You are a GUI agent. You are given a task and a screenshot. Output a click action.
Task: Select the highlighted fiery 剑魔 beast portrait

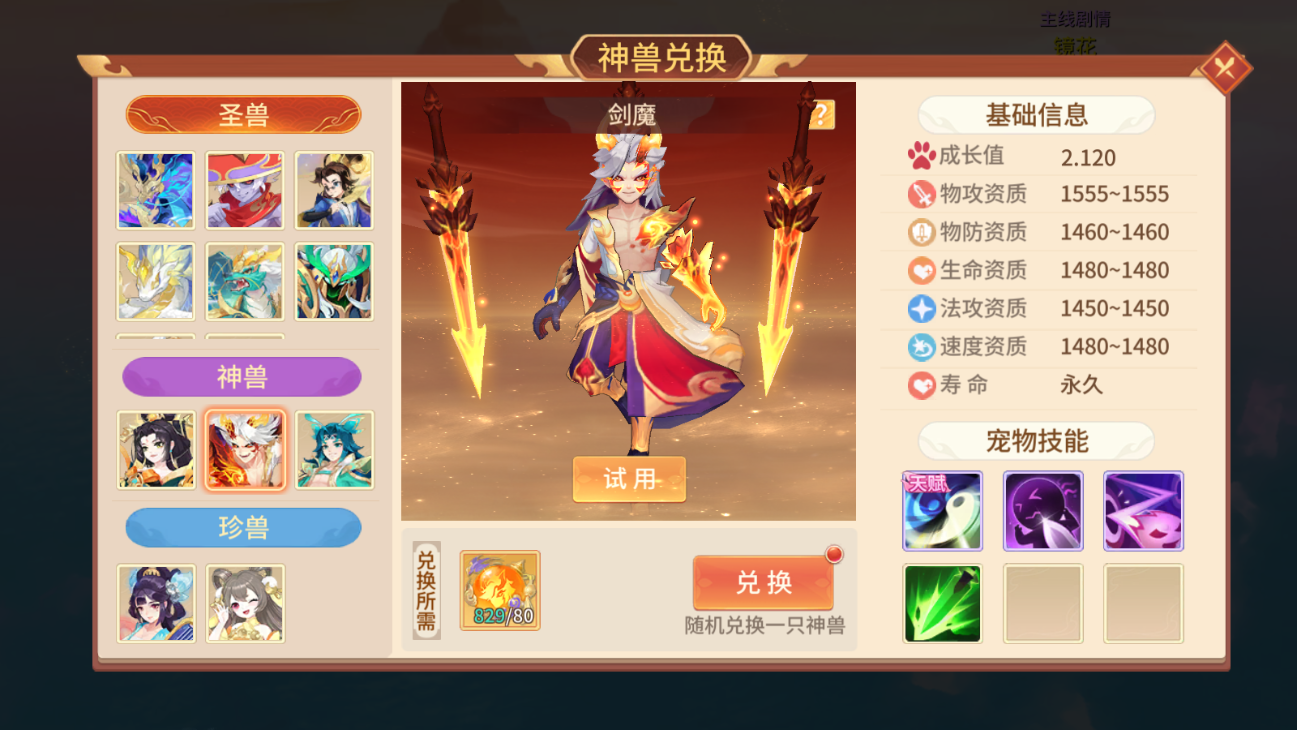tap(245, 450)
